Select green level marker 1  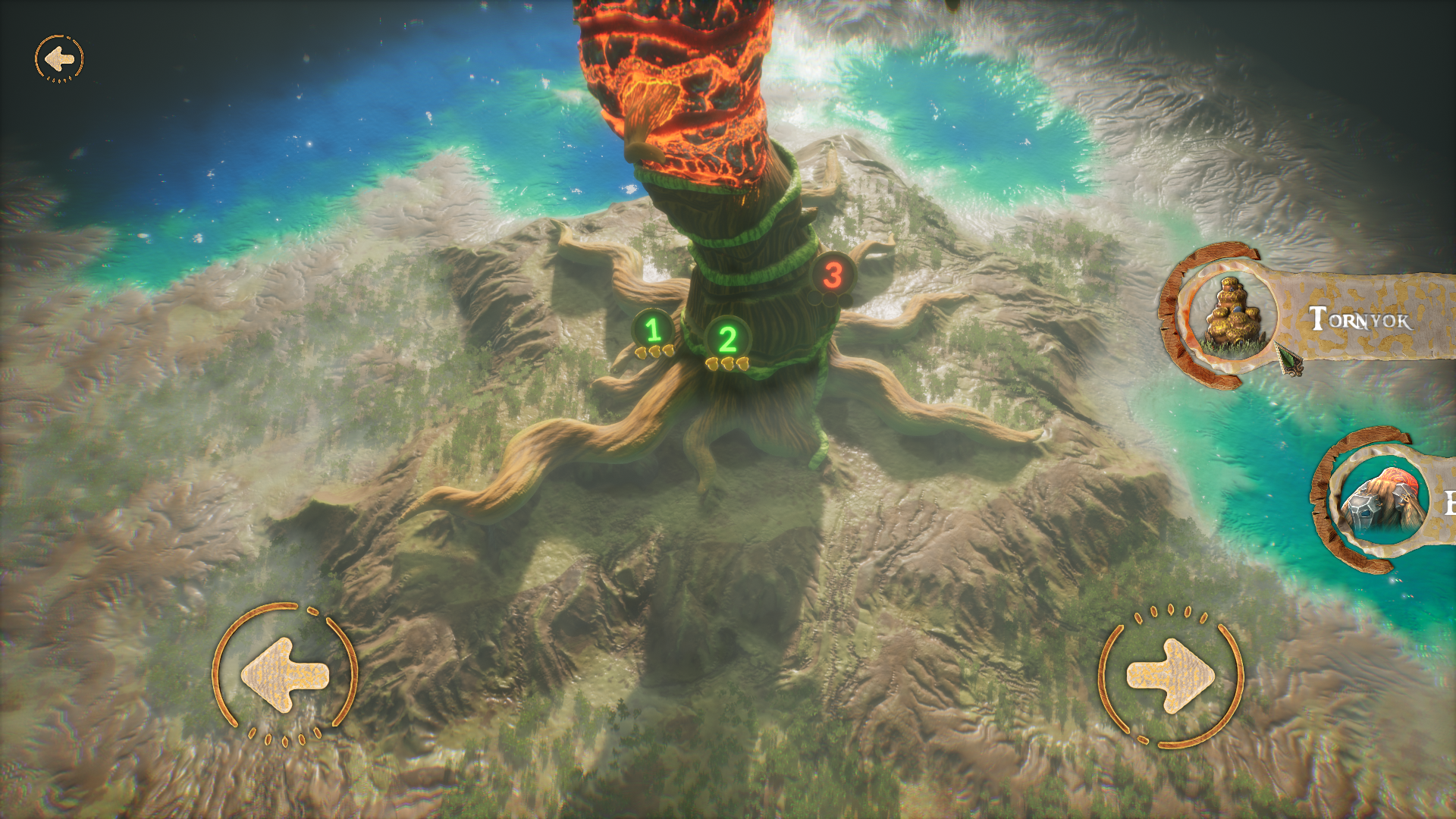(x=653, y=331)
